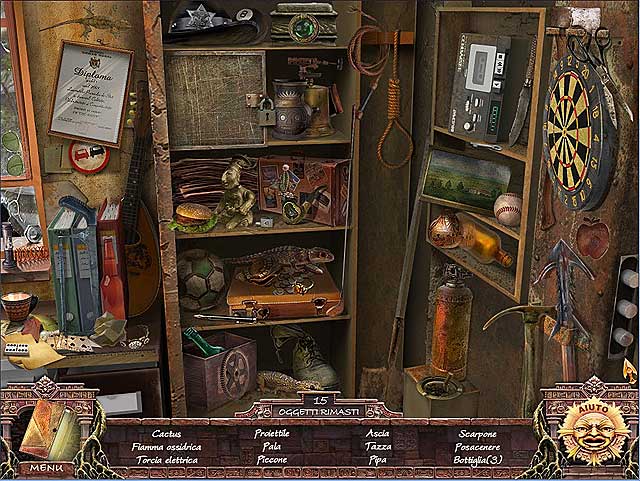
Task: Select the Ascia entry in the list
Action: point(378,433)
